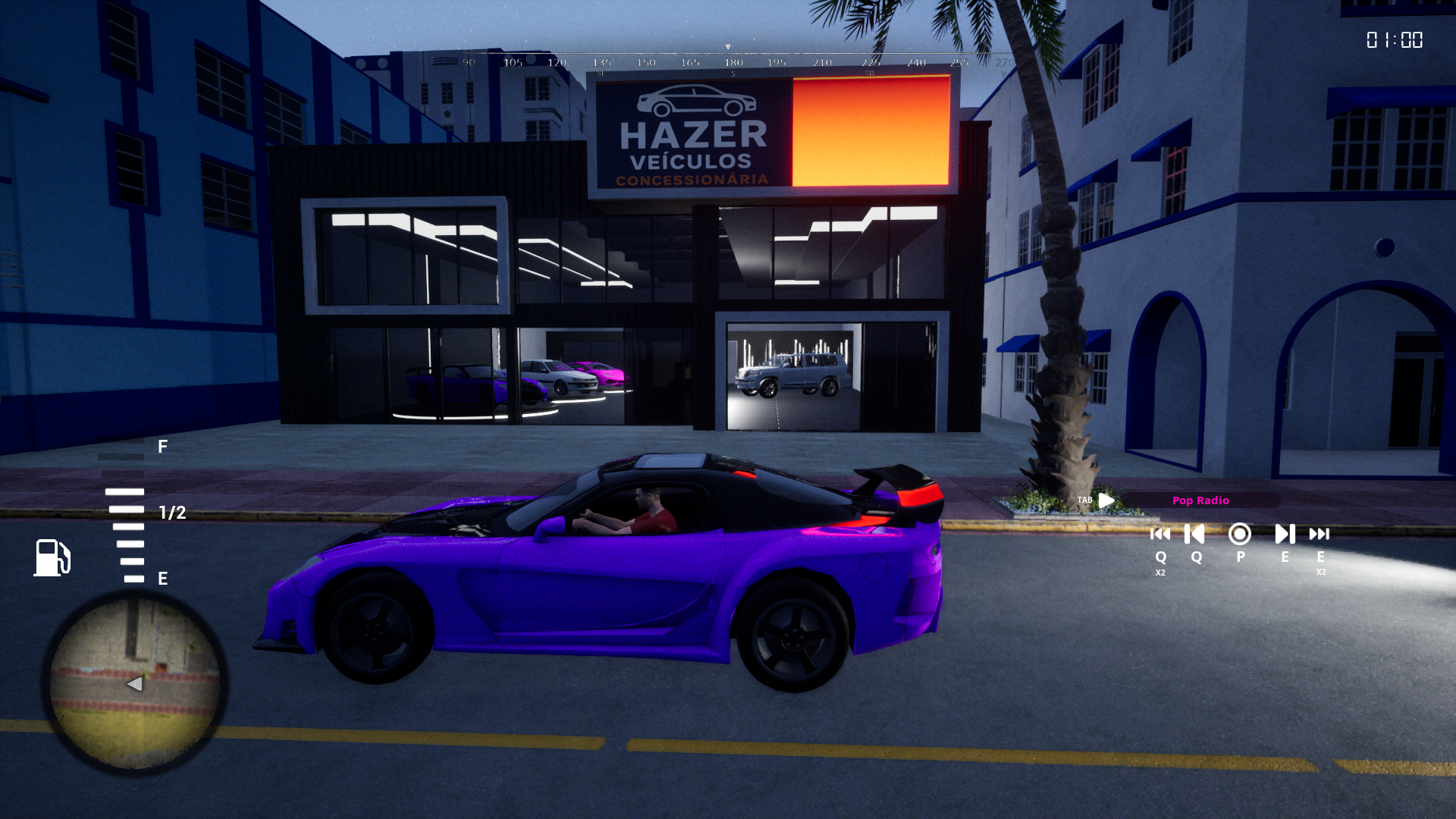Skip back two radio stations
Image resolution: width=1456 pixels, height=819 pixels.
click(x=1160, y=535)
